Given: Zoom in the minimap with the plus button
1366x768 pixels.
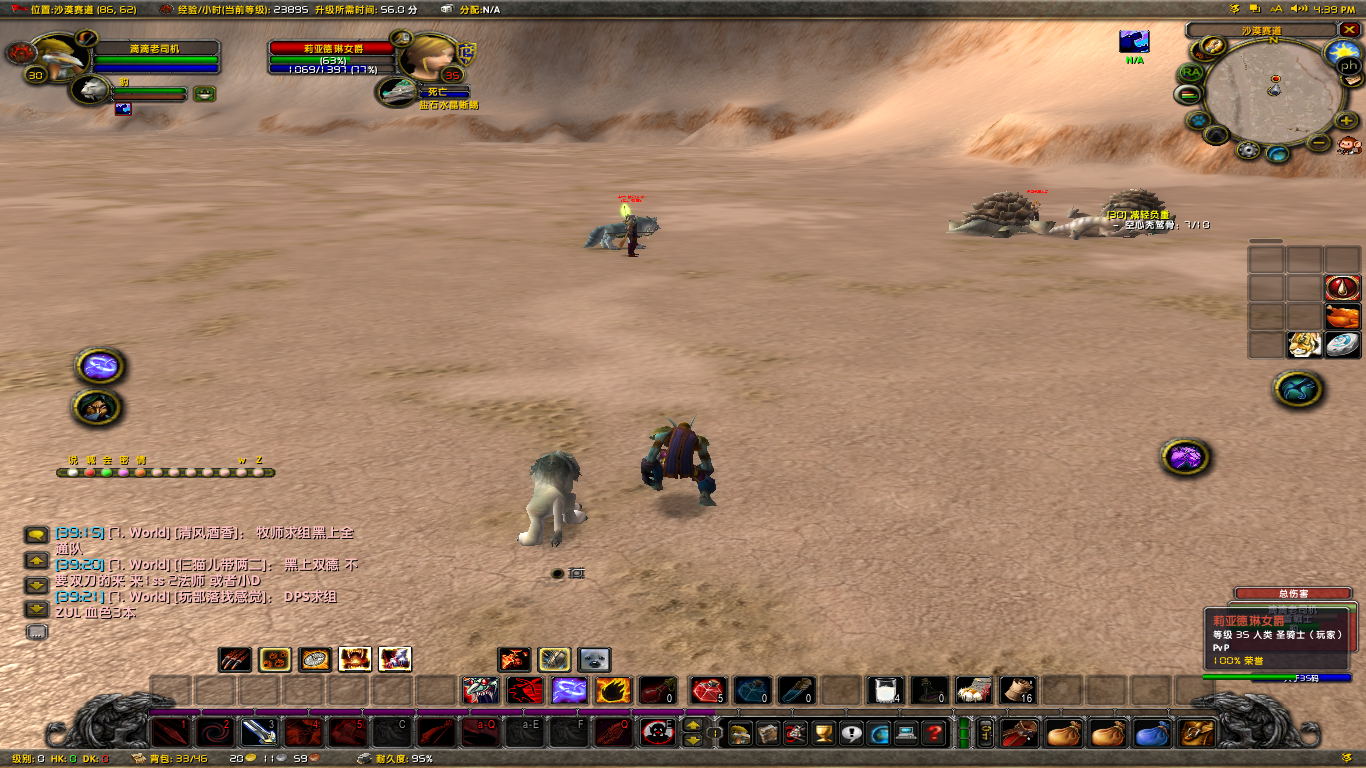Looking at the screenshot, I should [x=1347, y=121].
